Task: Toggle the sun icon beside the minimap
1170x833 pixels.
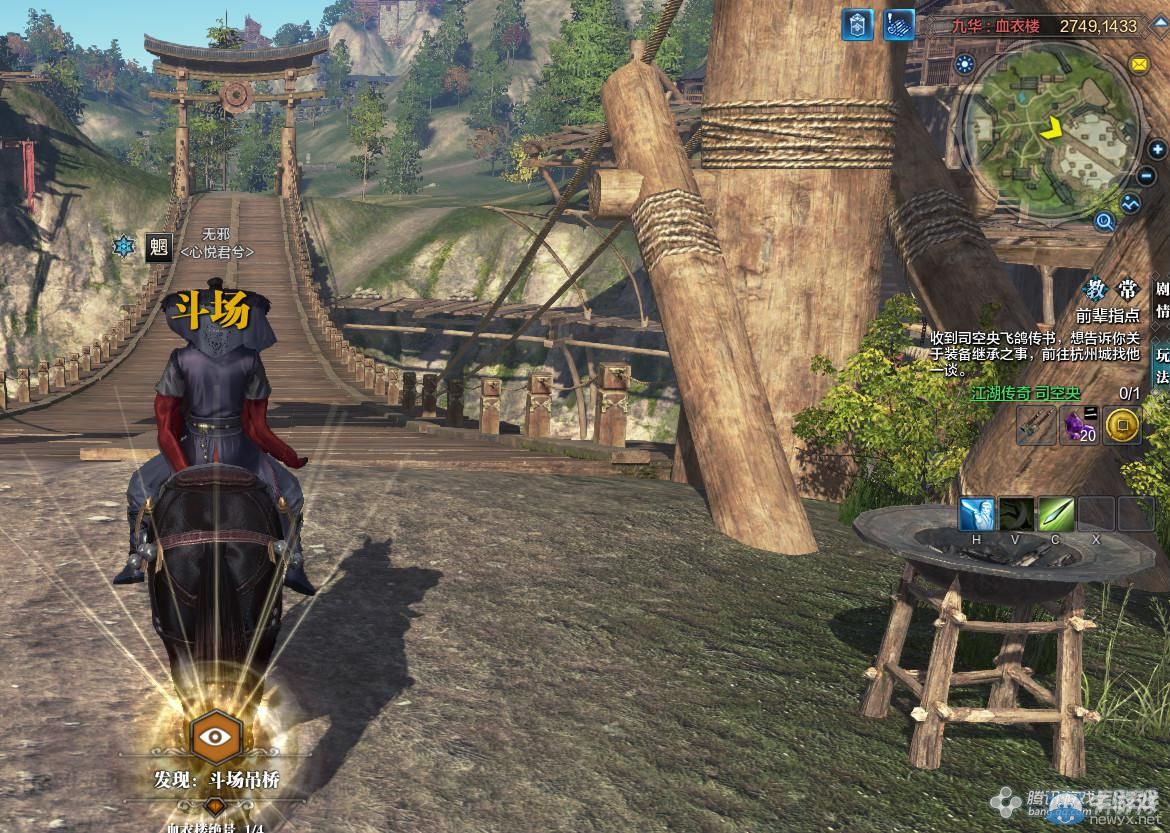Action: pyautogui.click(x=965, y=65)
